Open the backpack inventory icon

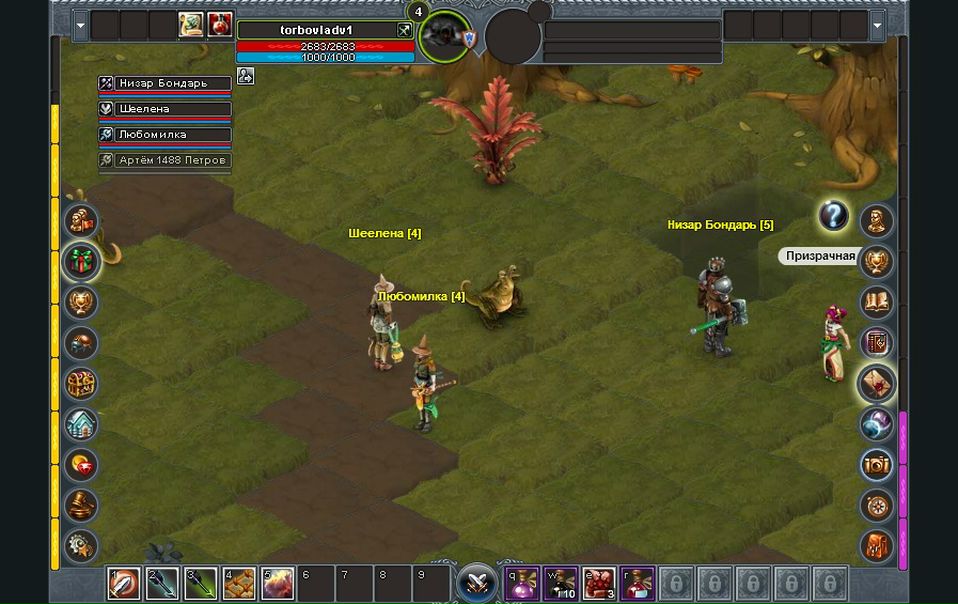click(x=877, y=546)
